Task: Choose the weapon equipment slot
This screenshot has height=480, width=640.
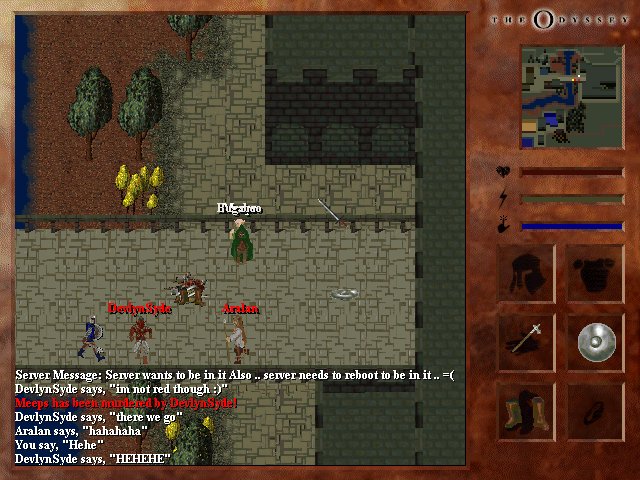Action: coord(526,342)
